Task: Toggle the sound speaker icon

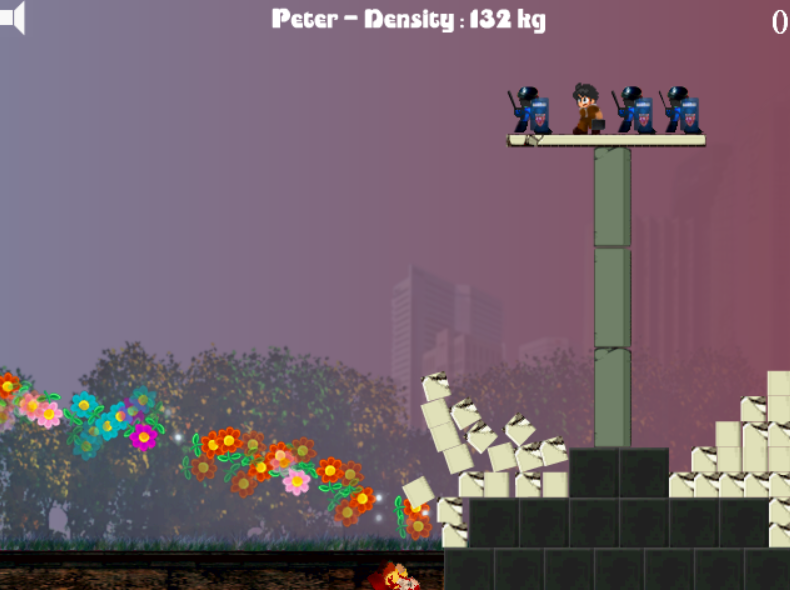Action: [x=12, y=18]
